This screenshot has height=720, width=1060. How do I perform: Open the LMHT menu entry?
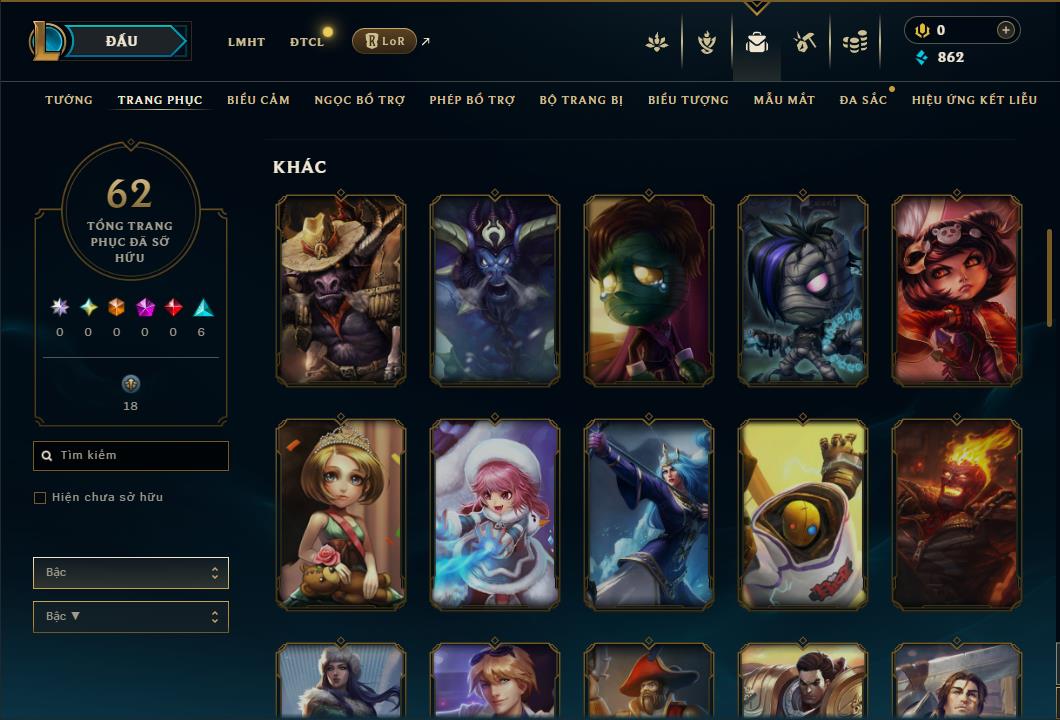[x=246, y=42]
